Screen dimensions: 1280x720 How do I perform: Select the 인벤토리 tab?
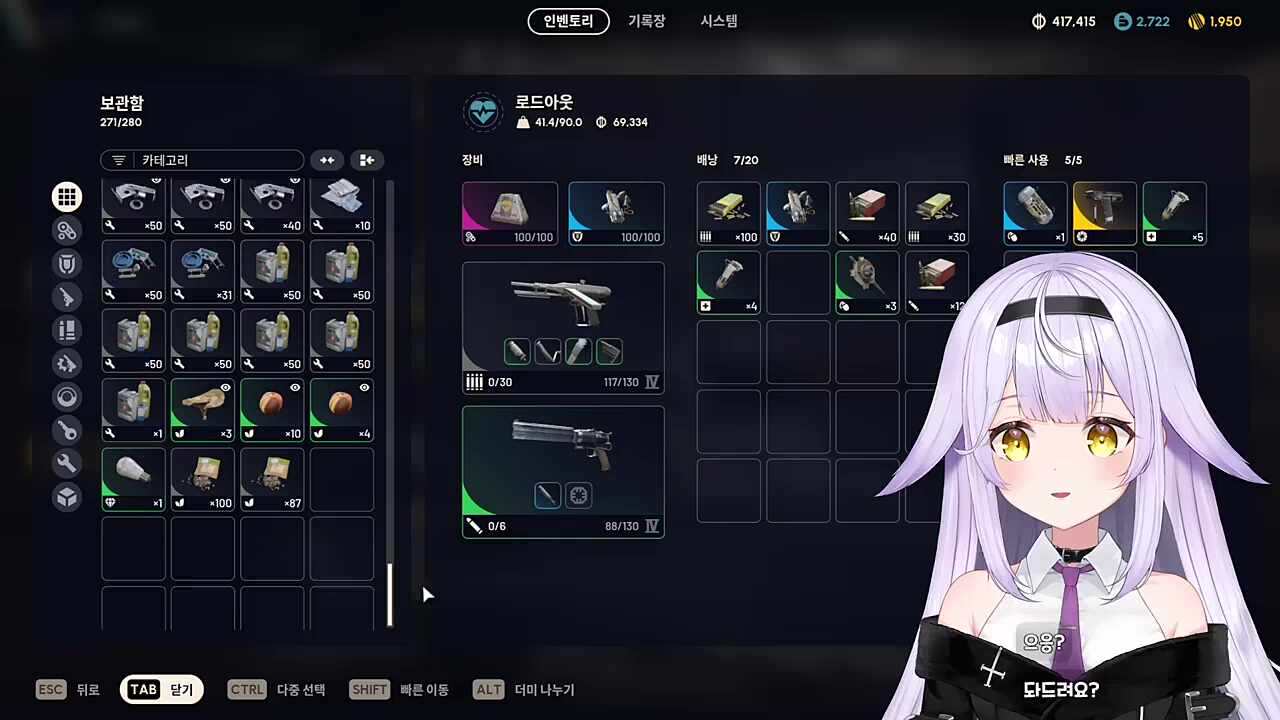pos(568,21)
